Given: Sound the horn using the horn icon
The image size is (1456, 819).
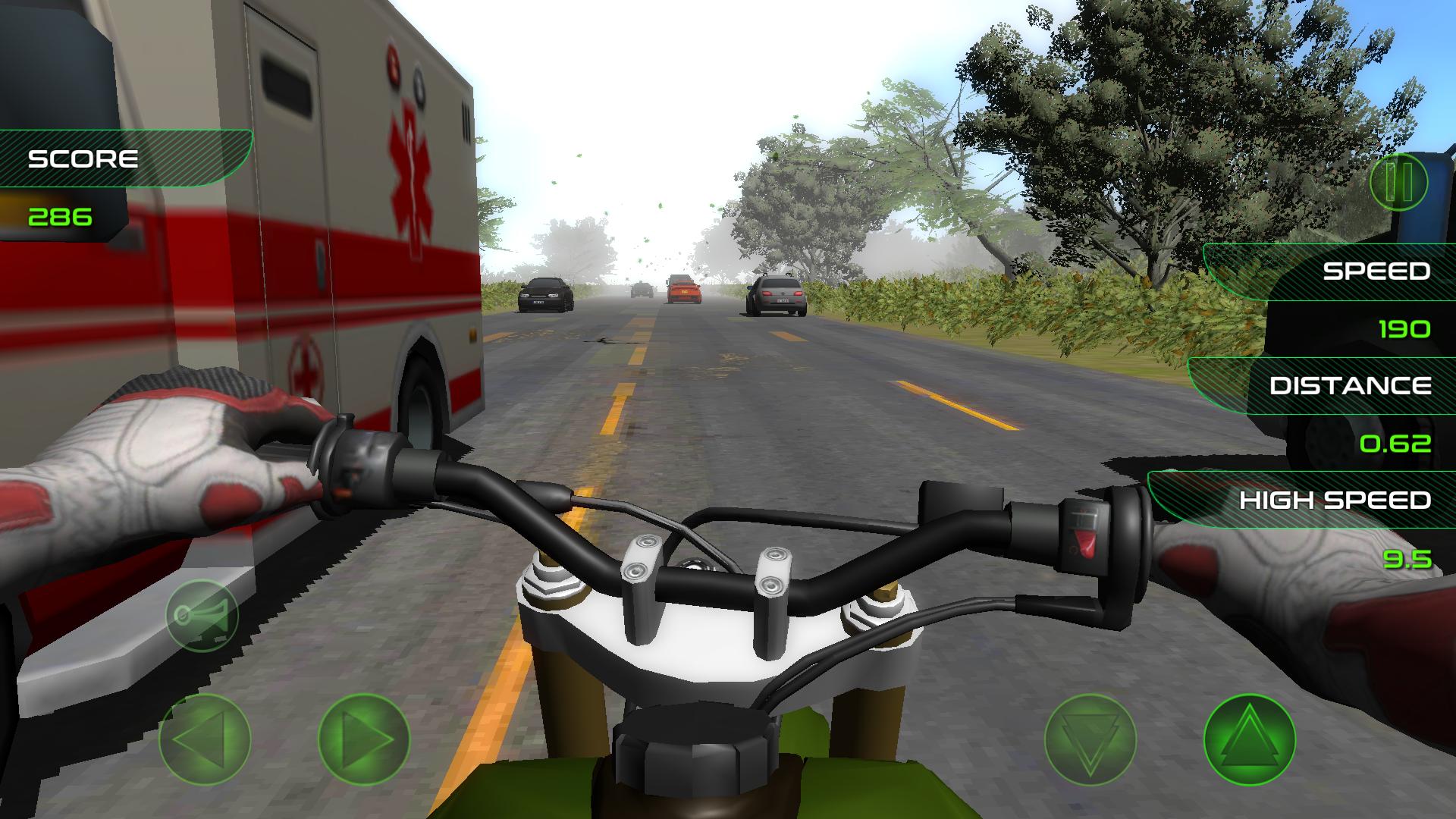Looking at the screenshot, I should coord(202,616).
